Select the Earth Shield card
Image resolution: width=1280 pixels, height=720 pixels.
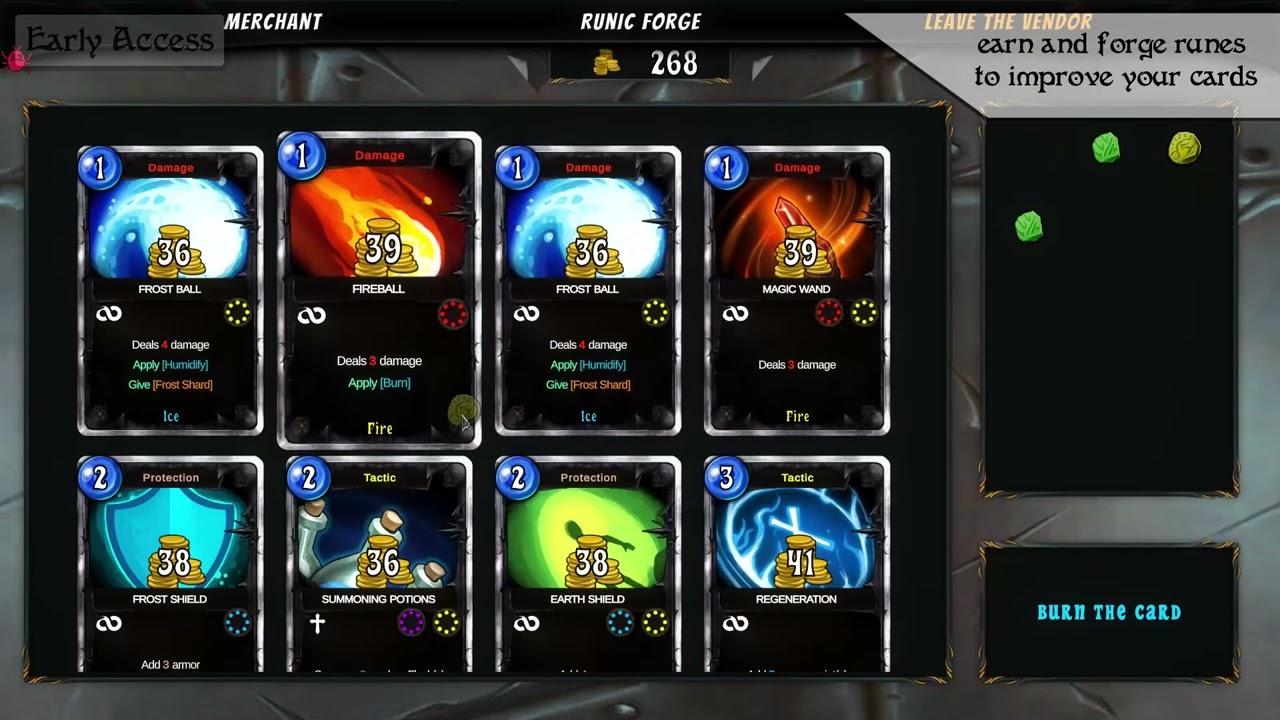tap(588, 560)
